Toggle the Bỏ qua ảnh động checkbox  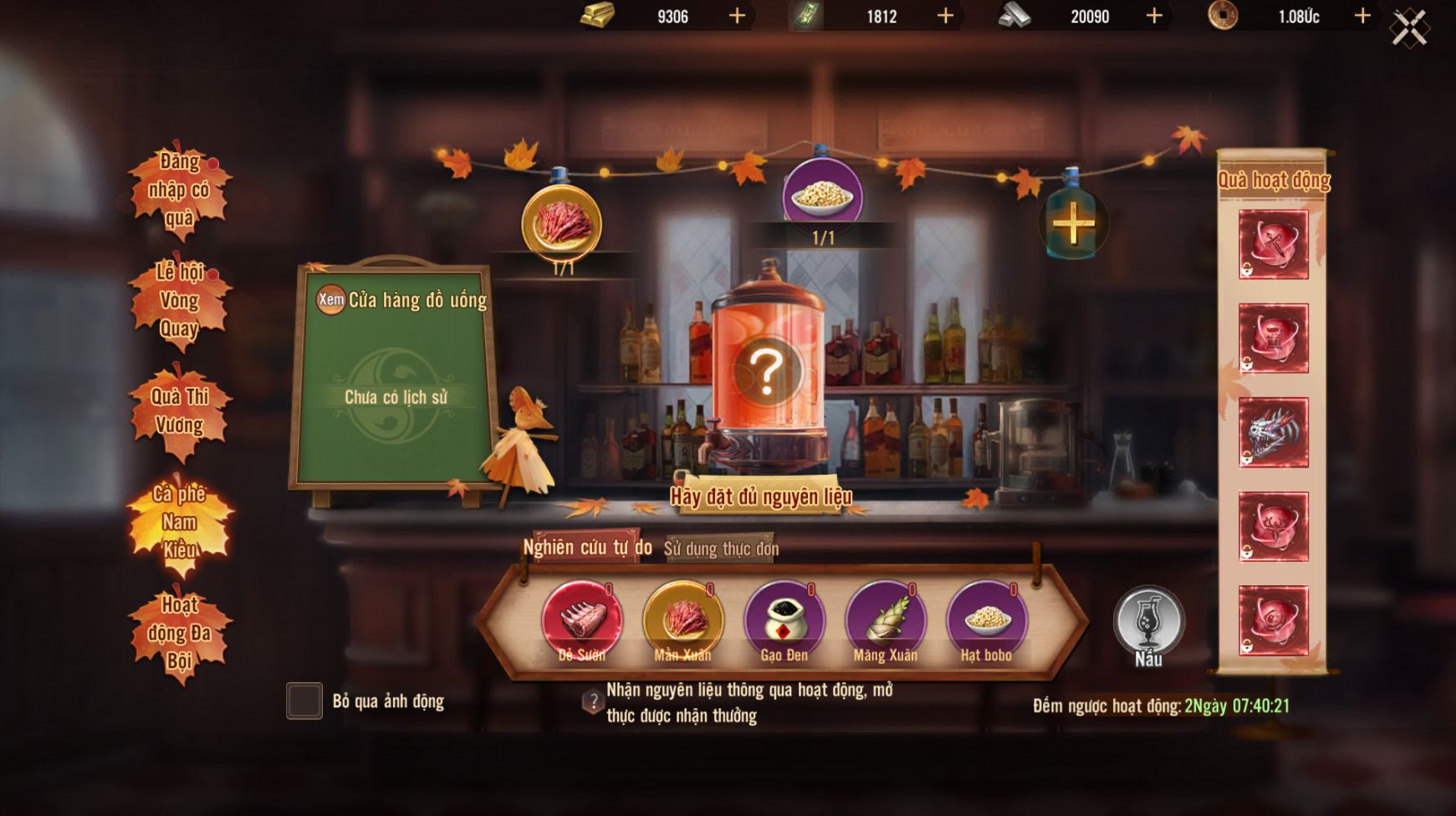tap(304, 701)
